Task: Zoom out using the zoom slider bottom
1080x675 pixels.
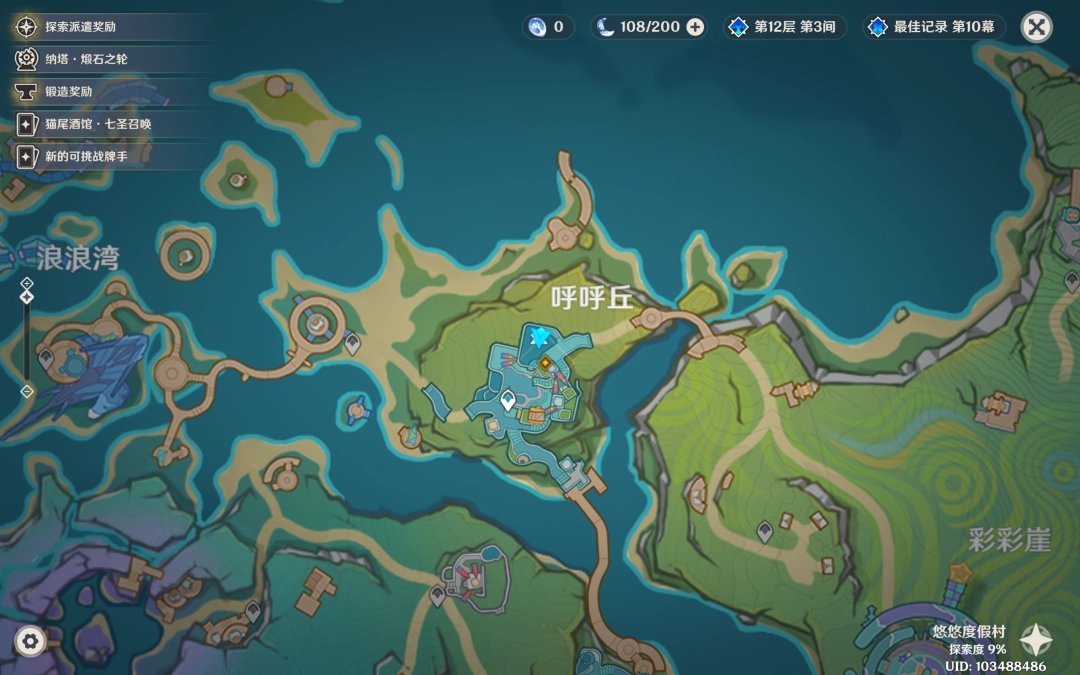Action: [x=27, y=391]
